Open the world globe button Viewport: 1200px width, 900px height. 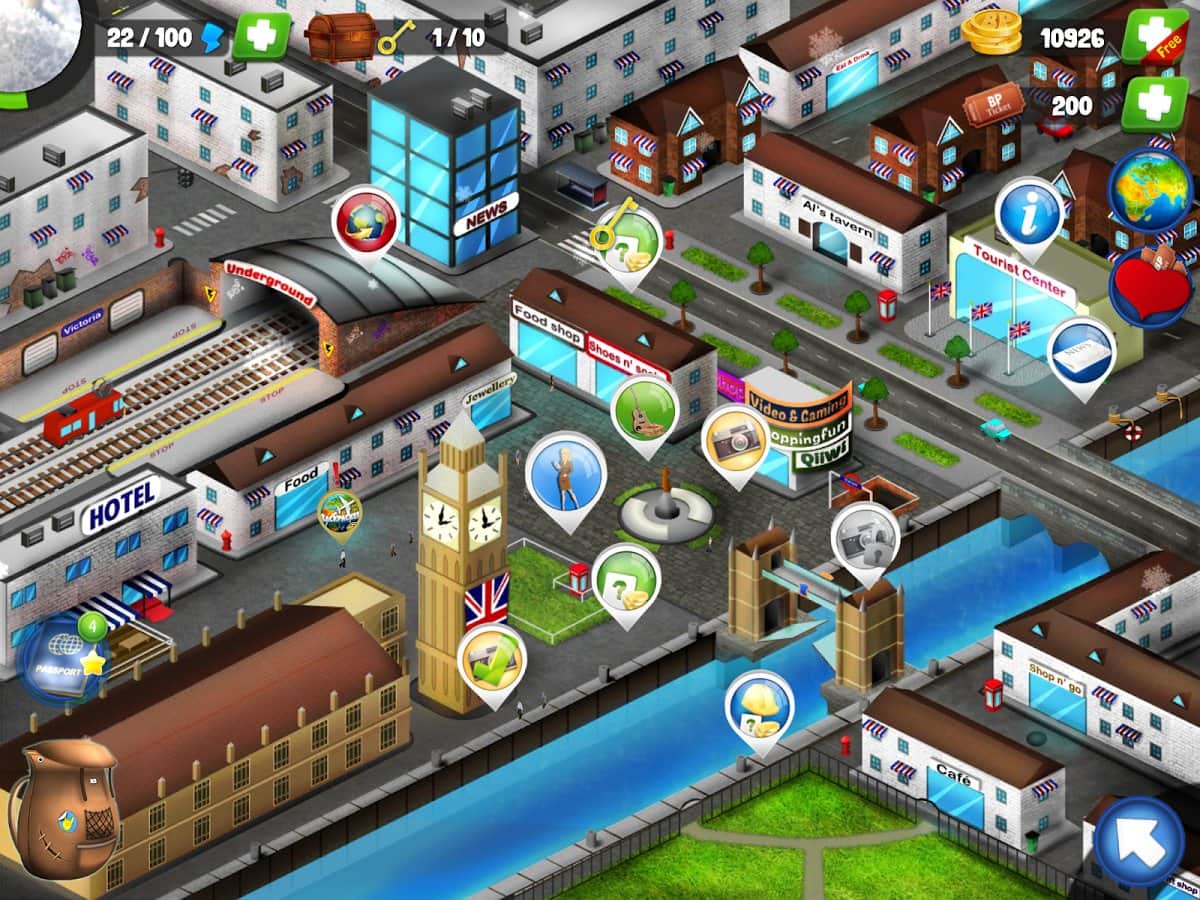tap(1150, 190)
